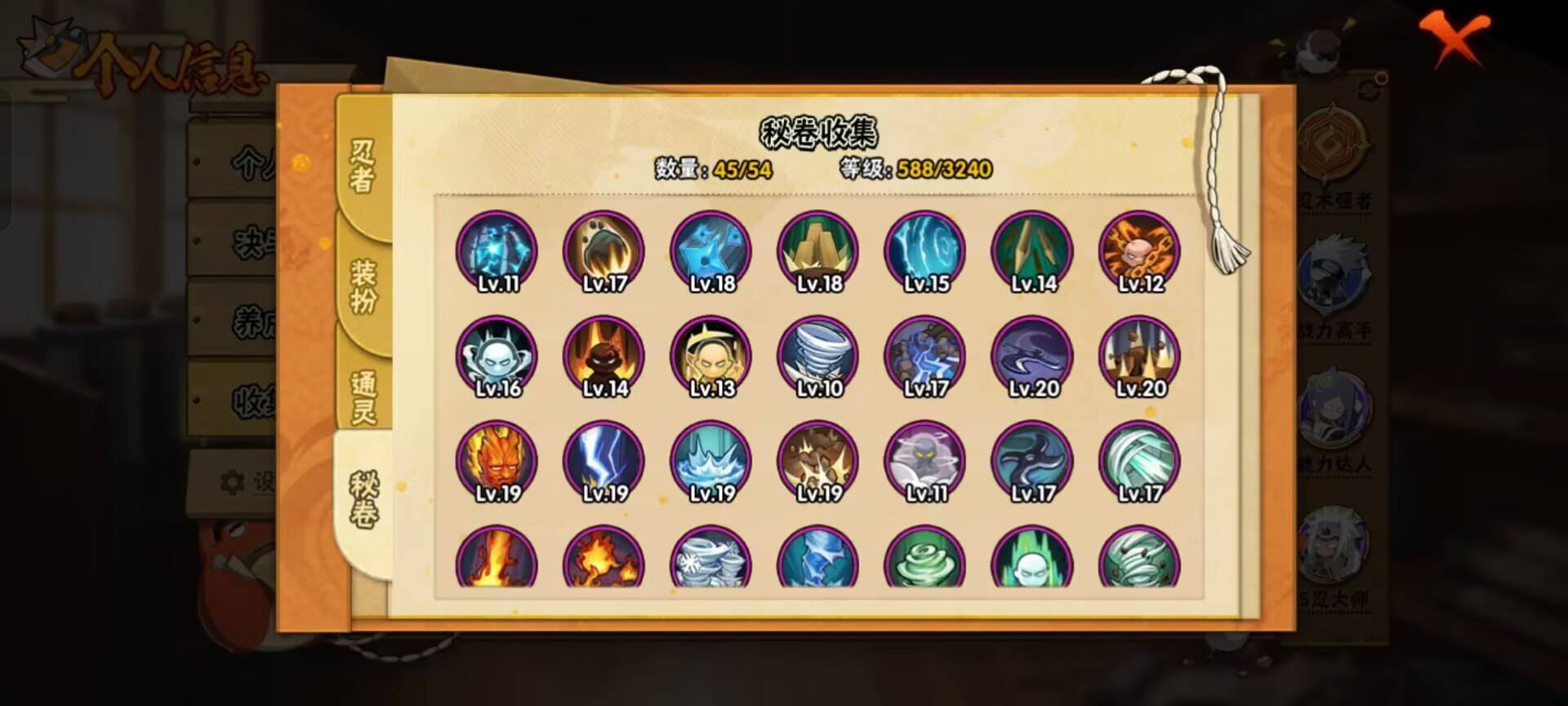Open the Lv.13 golden sage scroll
The height and width of the screenshot is (706, 1568).
(x=710, y=355)
